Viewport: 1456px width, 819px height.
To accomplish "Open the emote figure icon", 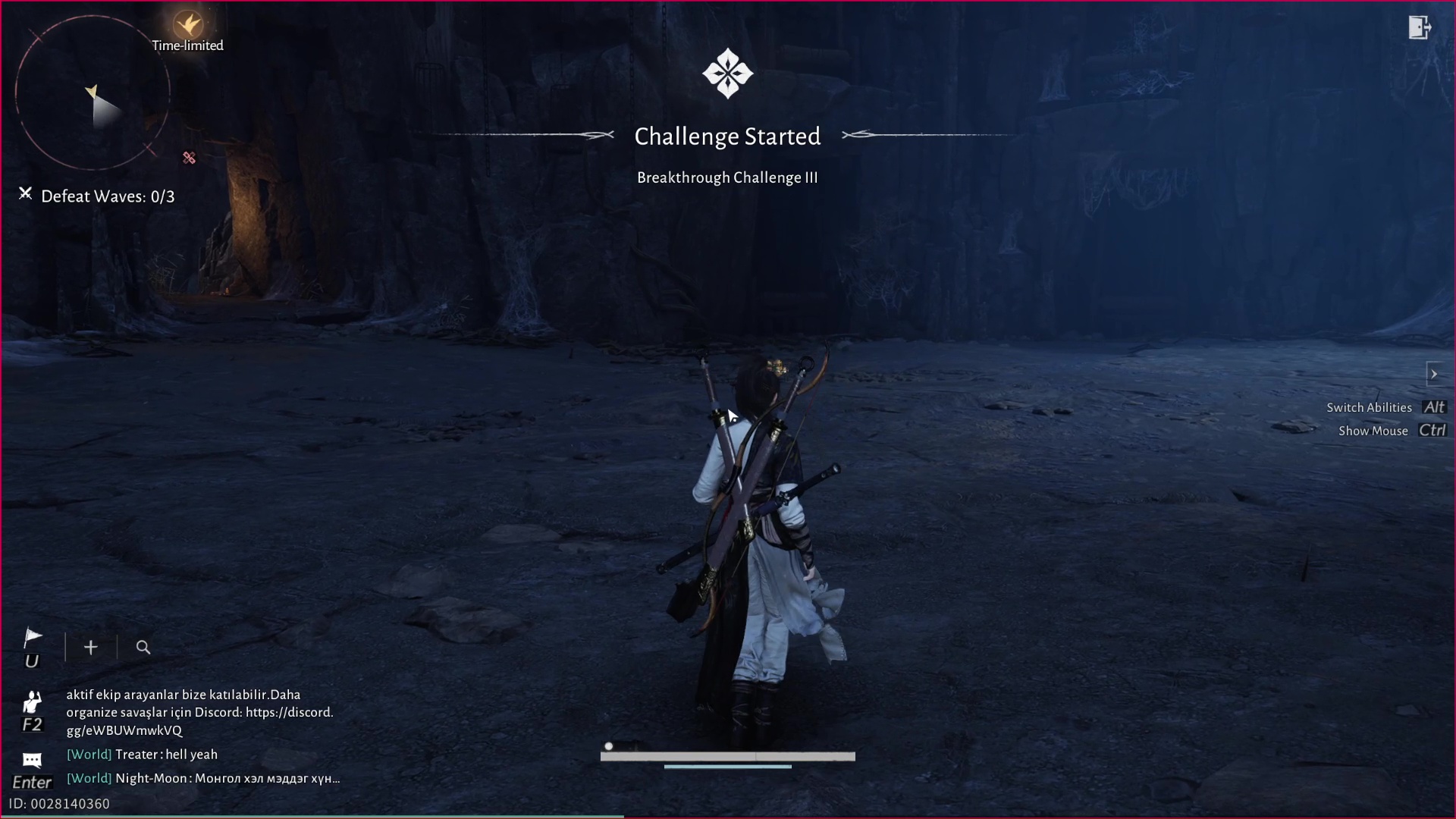I will point(32,701).
